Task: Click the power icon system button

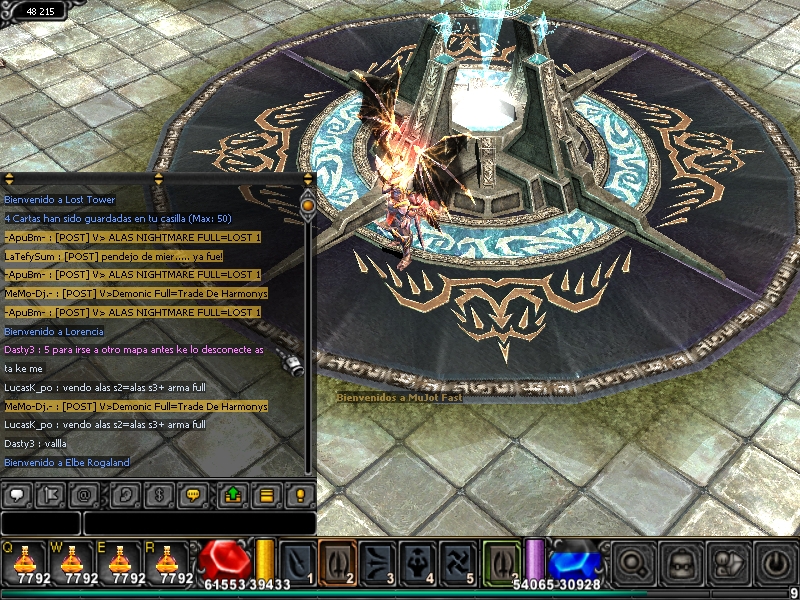Action: (774, 562)
